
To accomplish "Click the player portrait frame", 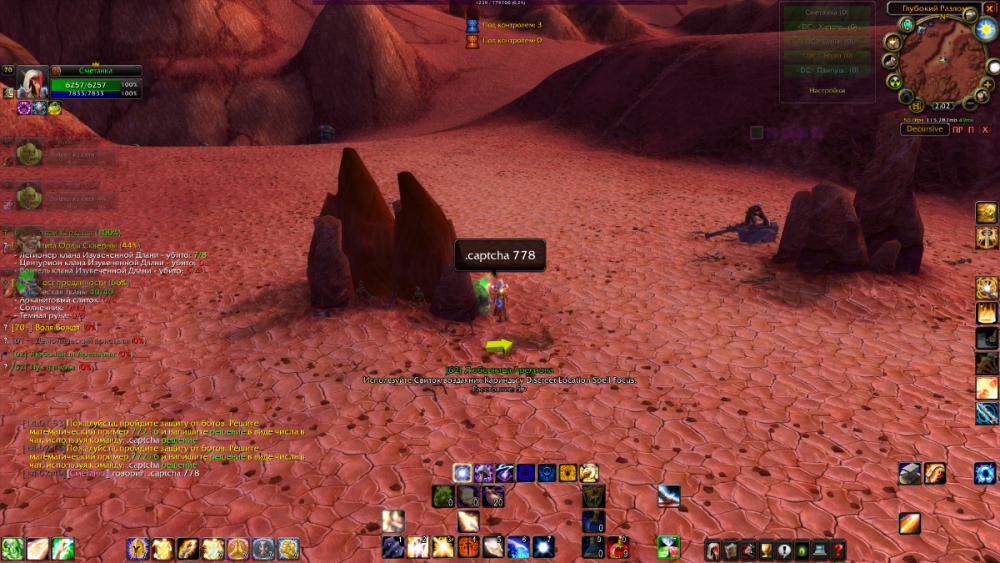I will click(x=32, y=82).
